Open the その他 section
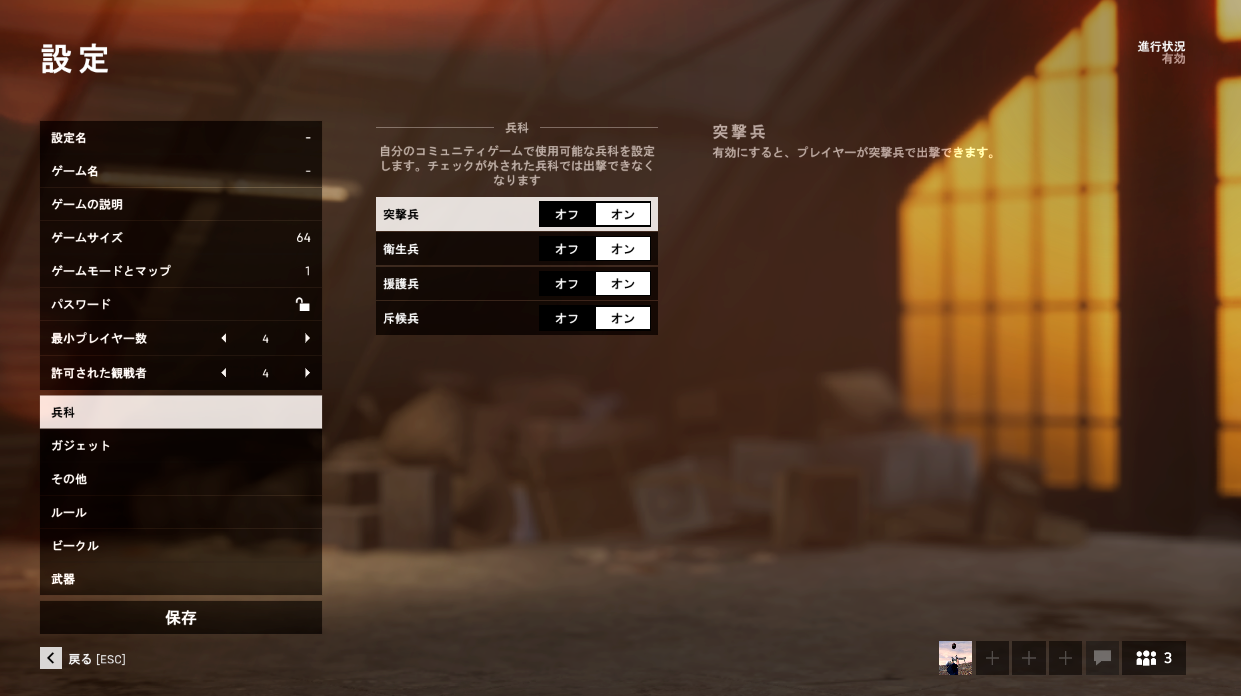The height and width of the screenshot is (696, 1241). [x=180, y=479]
